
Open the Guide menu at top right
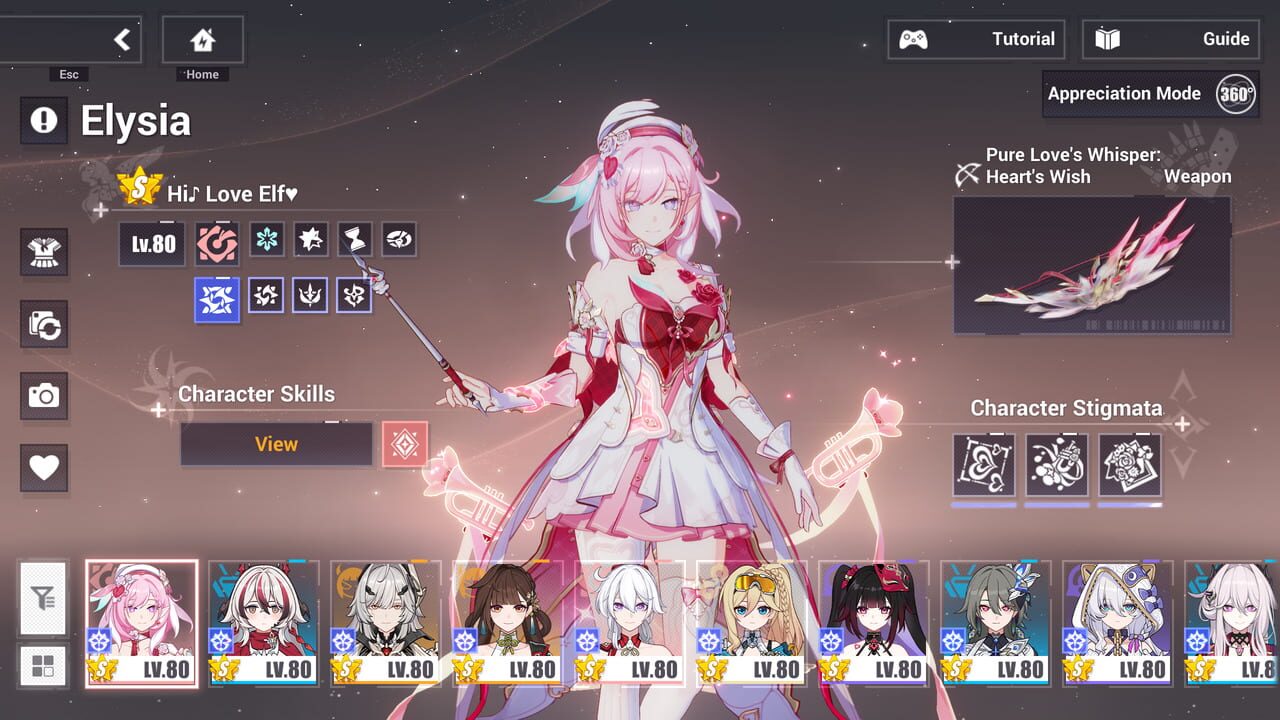click(x=1170, y=39)
